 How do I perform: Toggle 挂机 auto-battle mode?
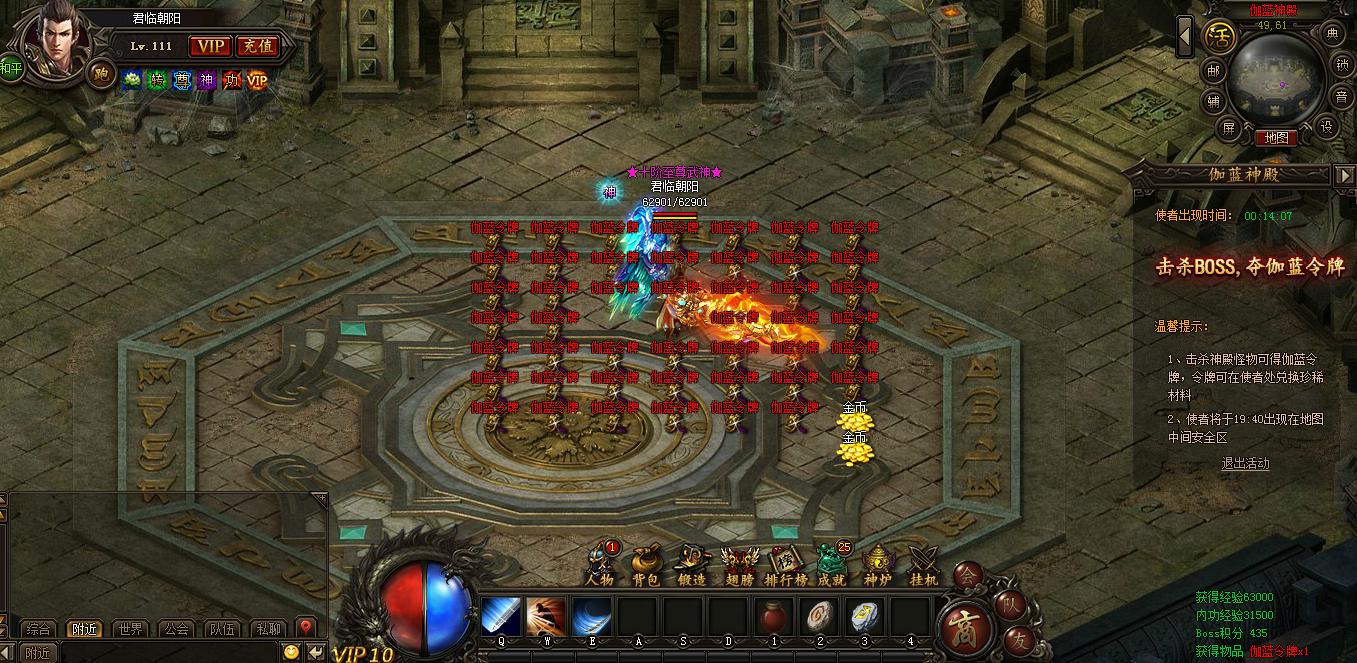[x=923, y=565]
